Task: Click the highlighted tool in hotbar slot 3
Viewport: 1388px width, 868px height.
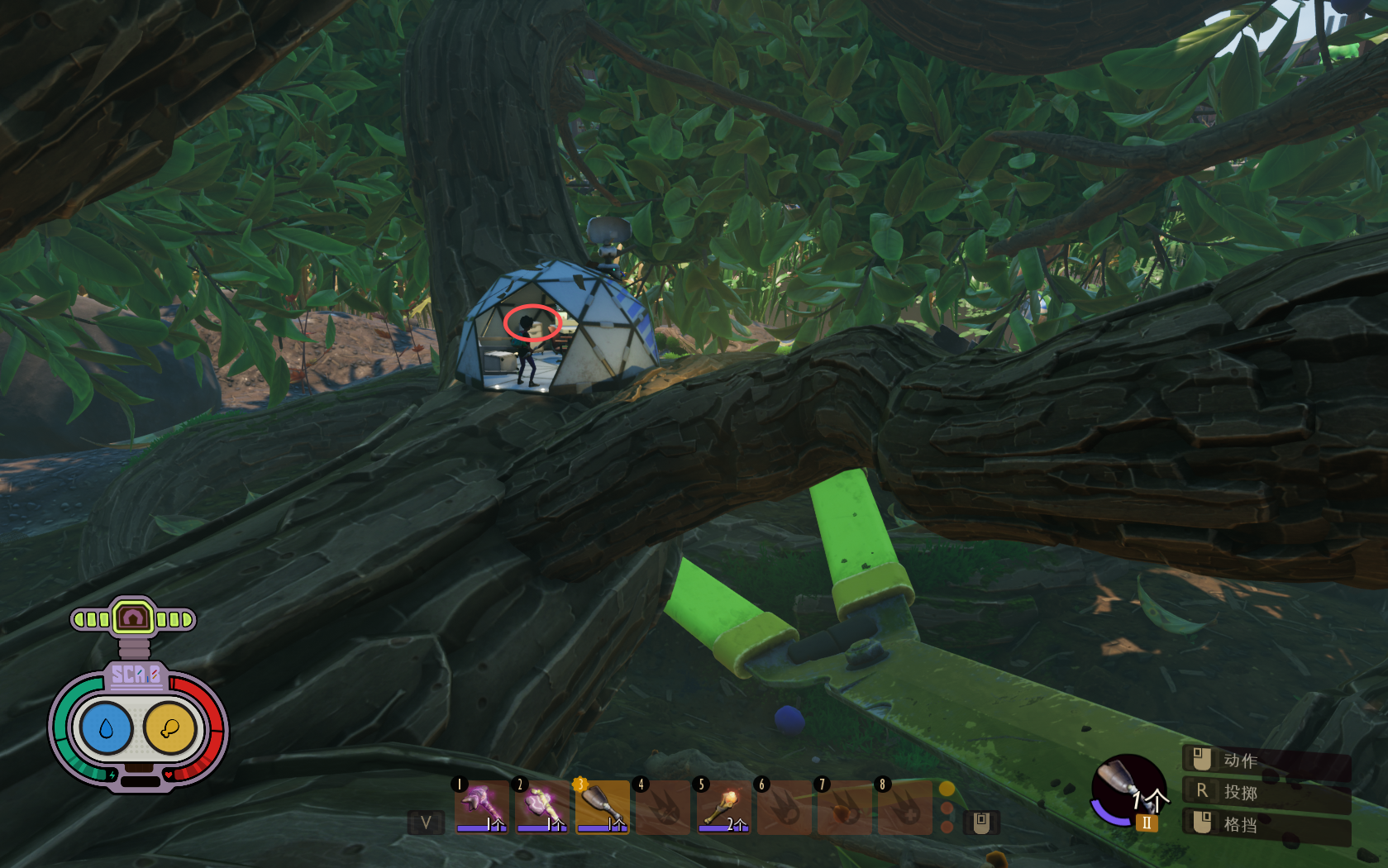Action: click(x=602, y=806)
